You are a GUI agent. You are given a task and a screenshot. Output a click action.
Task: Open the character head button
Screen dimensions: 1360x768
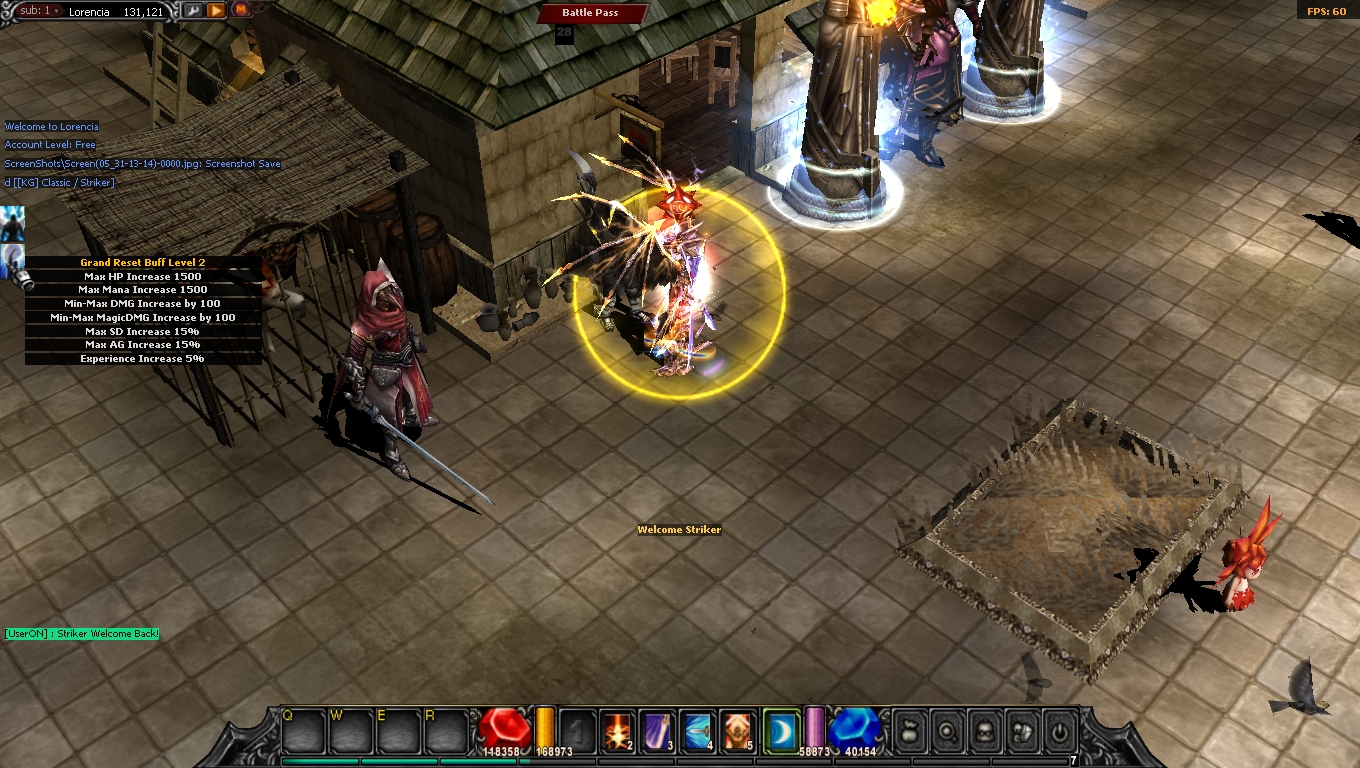(984, 732)
